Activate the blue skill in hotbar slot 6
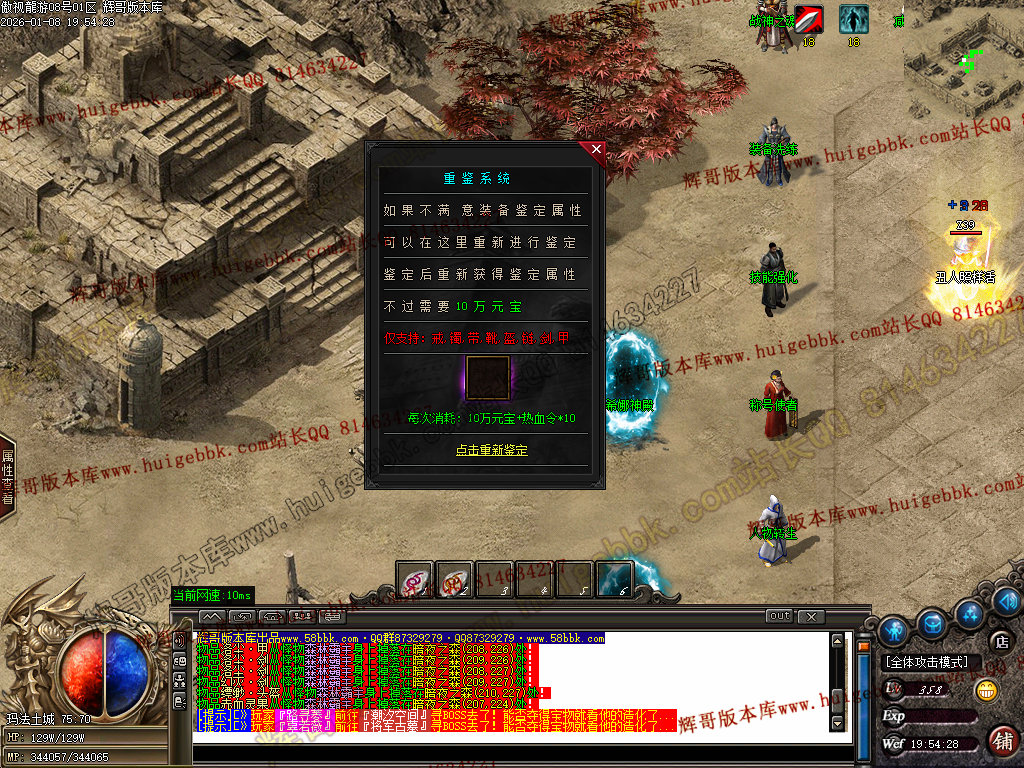The image size is (1024, 768). point(615,580)
